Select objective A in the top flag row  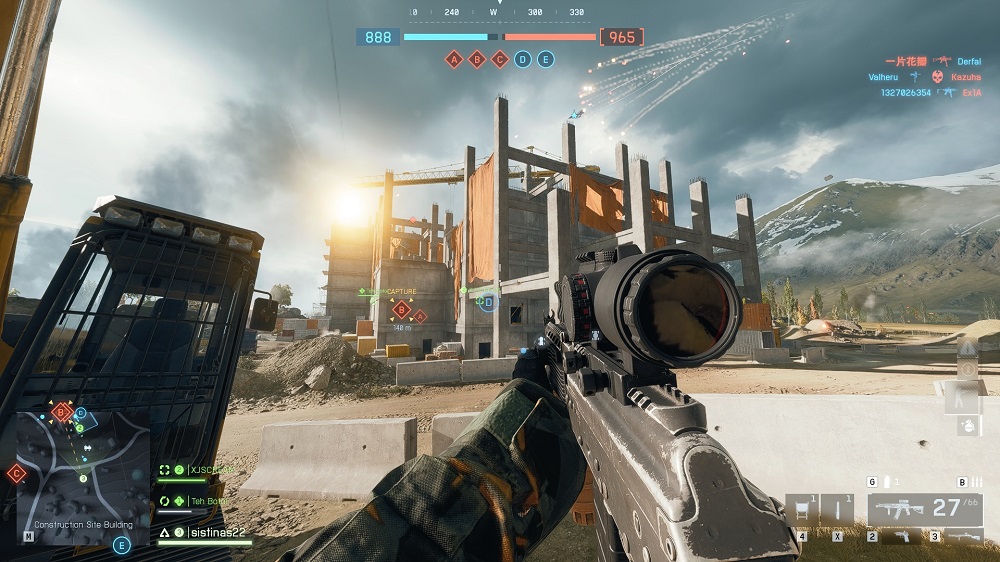pyautogui.click(x=454, y=60)
